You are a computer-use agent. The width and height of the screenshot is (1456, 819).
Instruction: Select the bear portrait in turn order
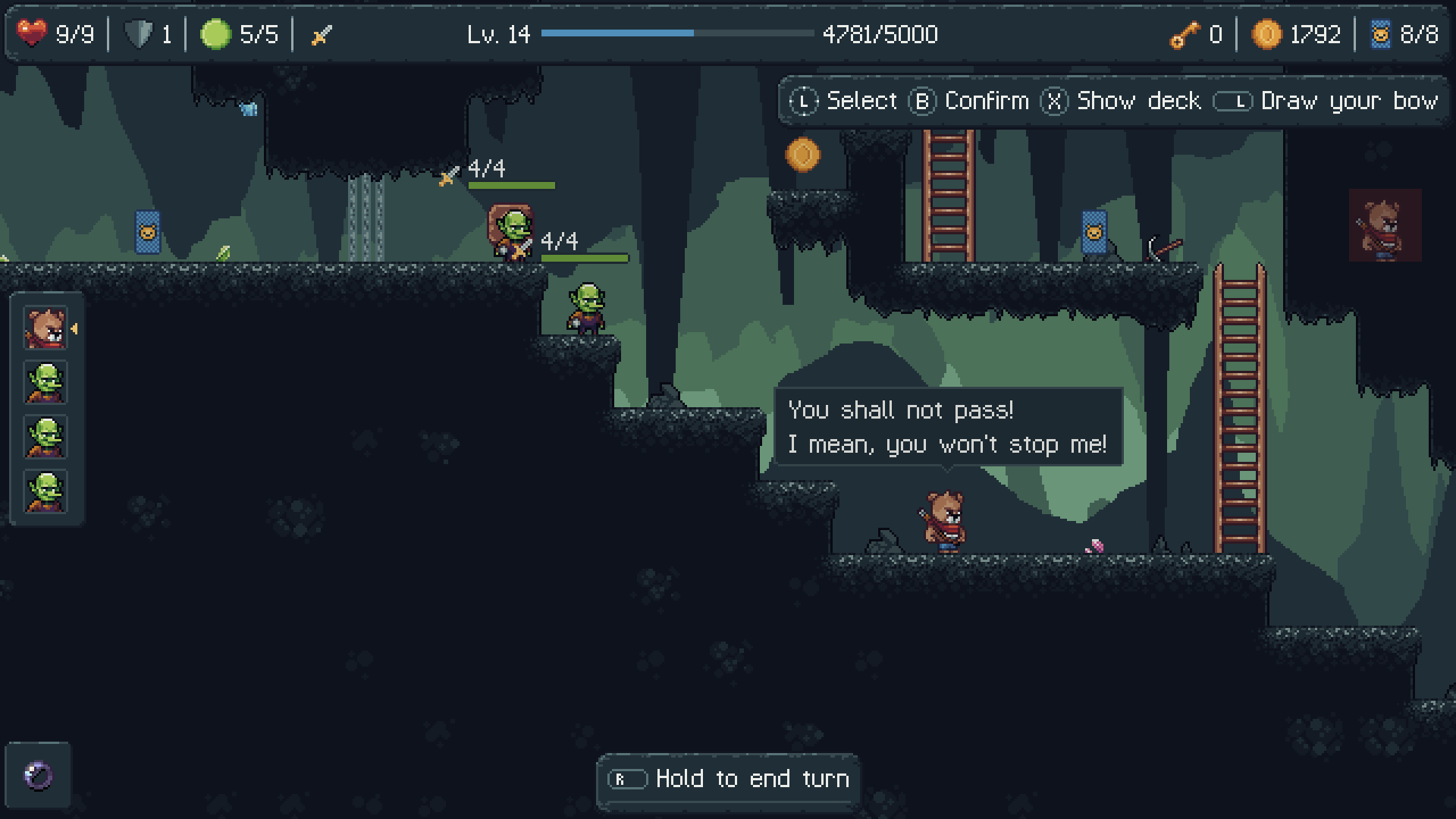click(45, 328)
